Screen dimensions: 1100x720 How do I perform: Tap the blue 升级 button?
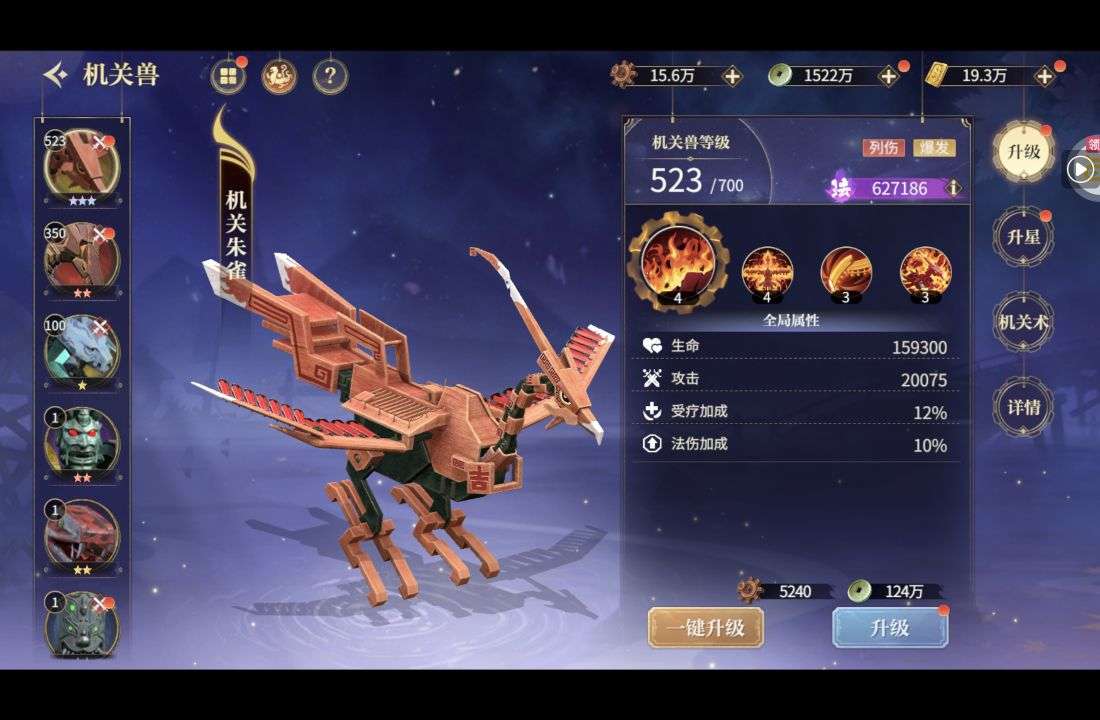coord(890,628)
